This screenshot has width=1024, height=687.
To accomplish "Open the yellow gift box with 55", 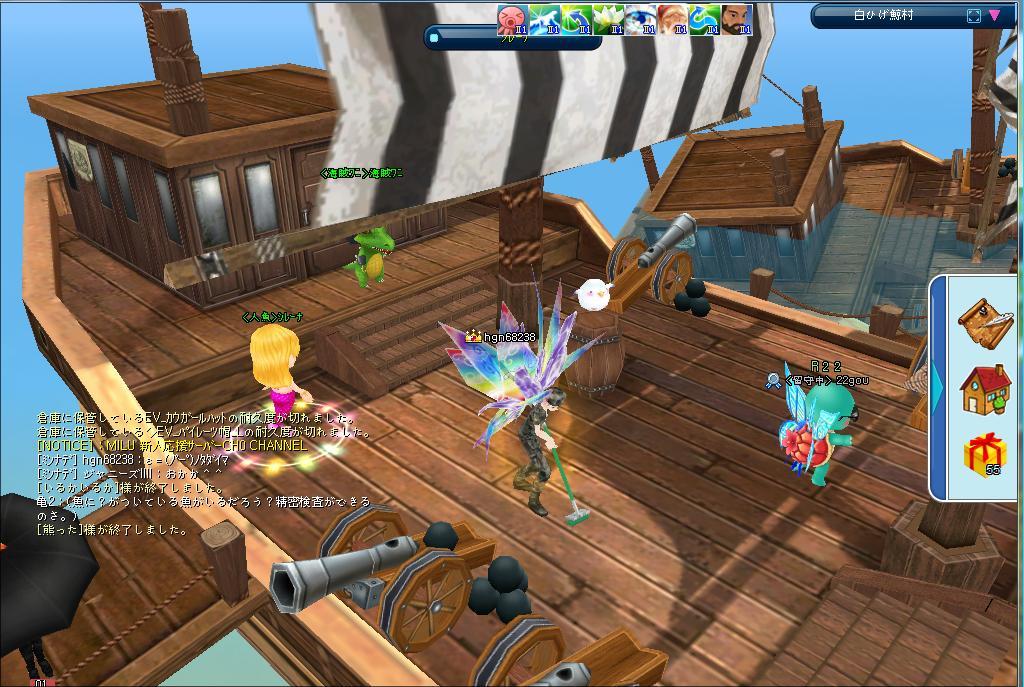I will pyautogui.click(x=986, y=455).
